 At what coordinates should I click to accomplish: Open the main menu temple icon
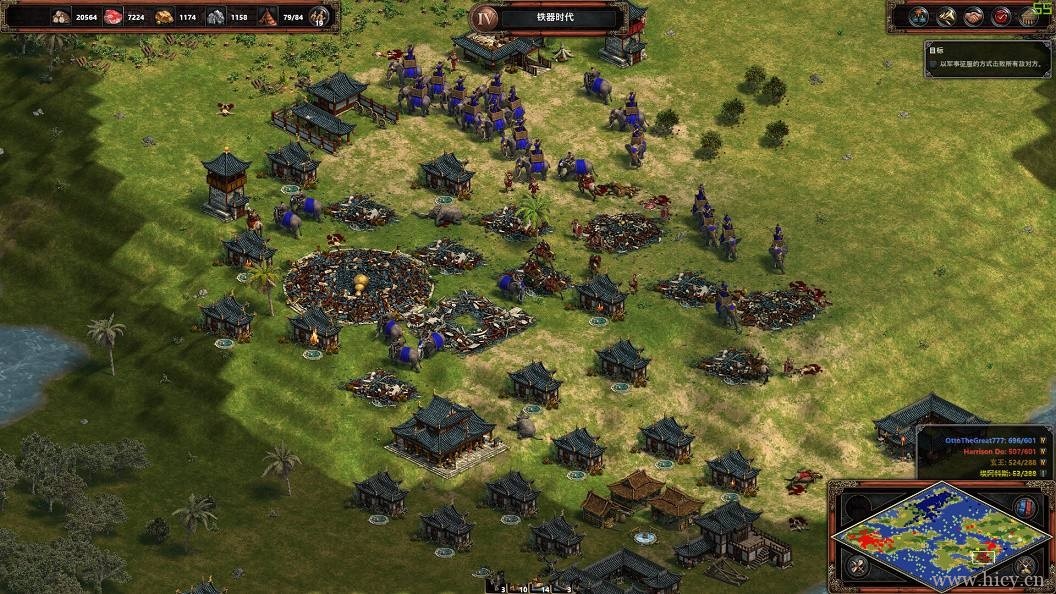[x=1029, y=17]
